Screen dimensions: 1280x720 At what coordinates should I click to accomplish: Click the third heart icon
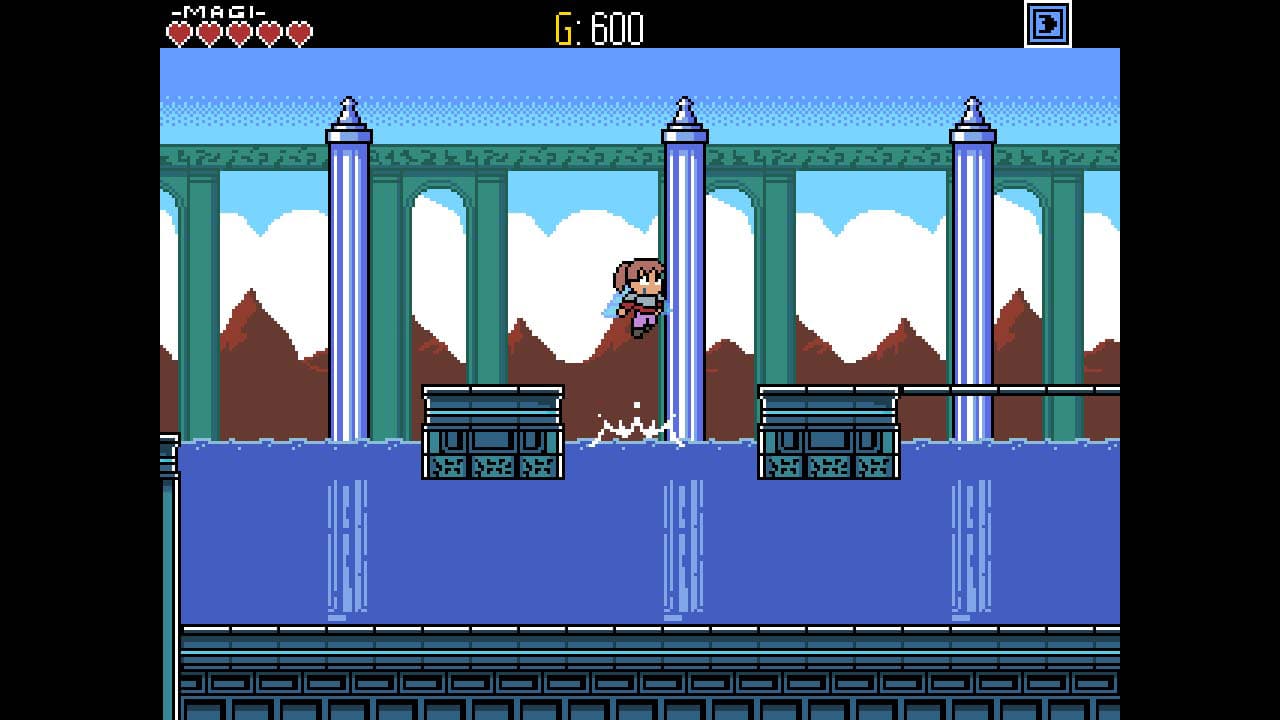click(238, 31)
